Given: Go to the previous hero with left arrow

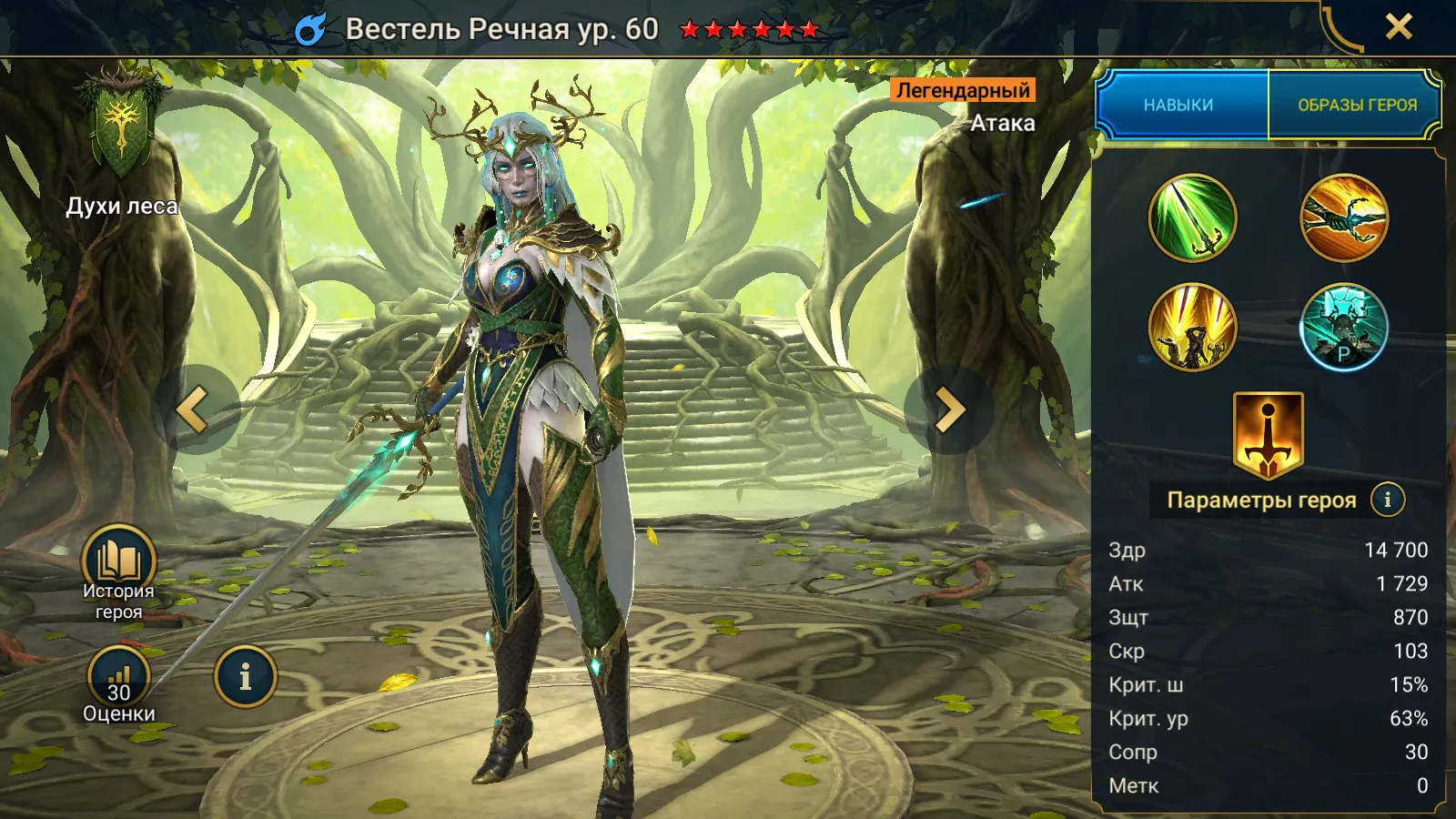Looking at the screenshot, I should click(x=195, y=409).
